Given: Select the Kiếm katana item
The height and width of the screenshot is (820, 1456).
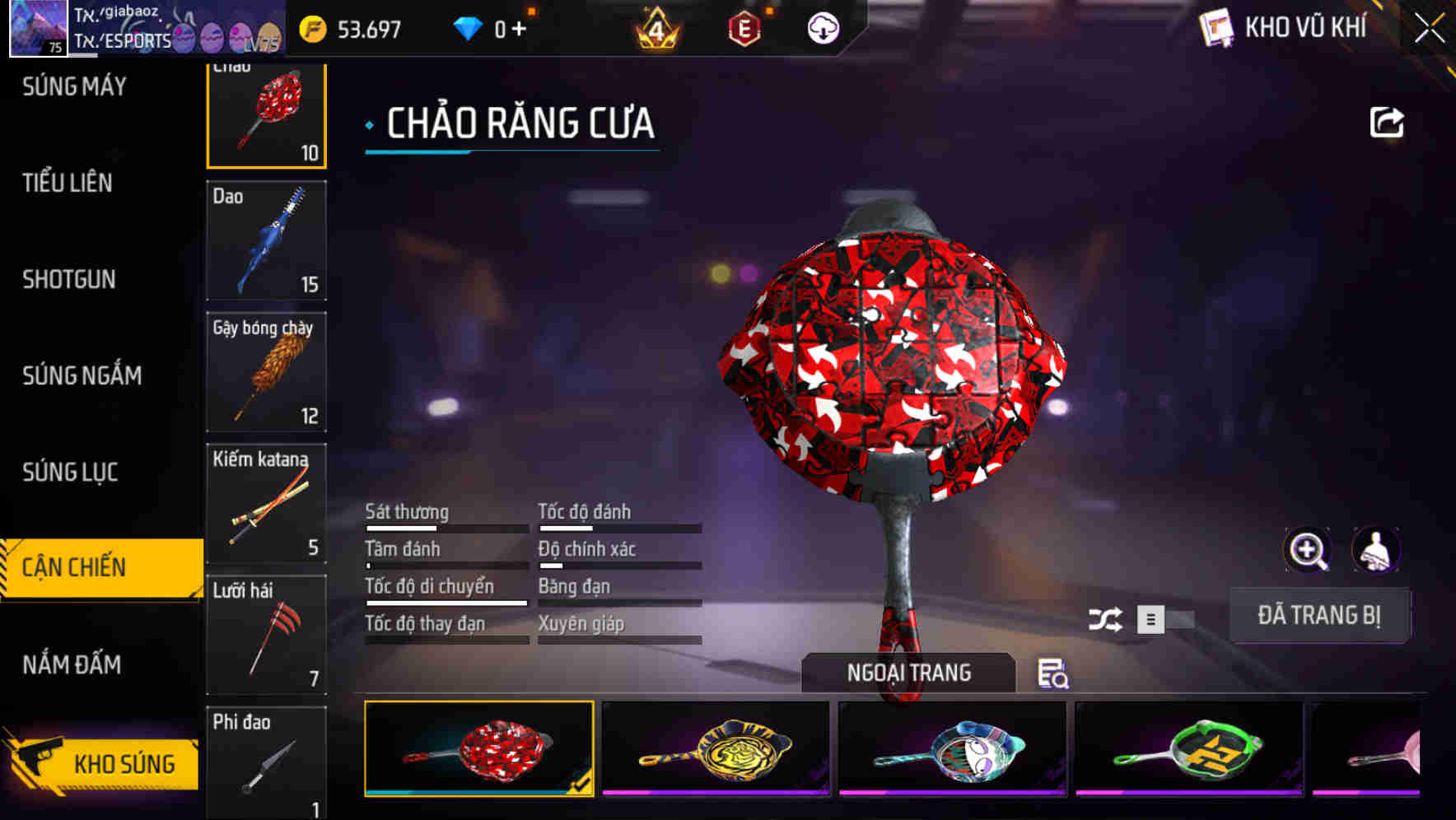Looking at the screenshot, I should 265,501.
